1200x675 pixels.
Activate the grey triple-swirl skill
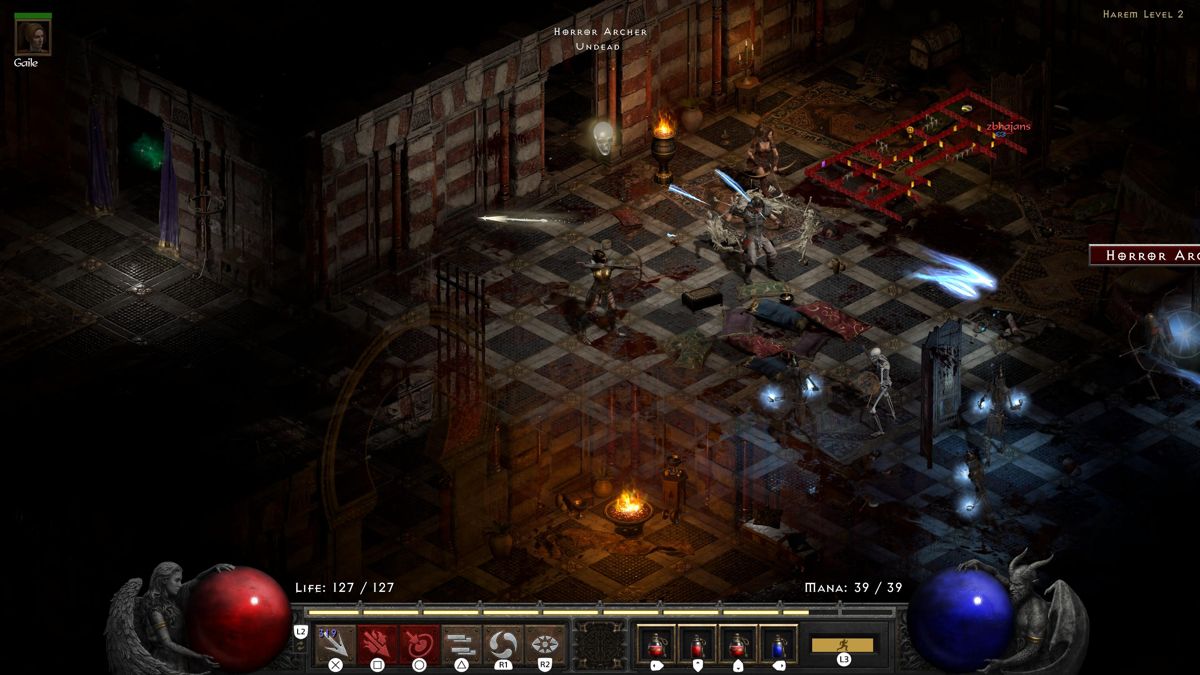pos(503,644)
